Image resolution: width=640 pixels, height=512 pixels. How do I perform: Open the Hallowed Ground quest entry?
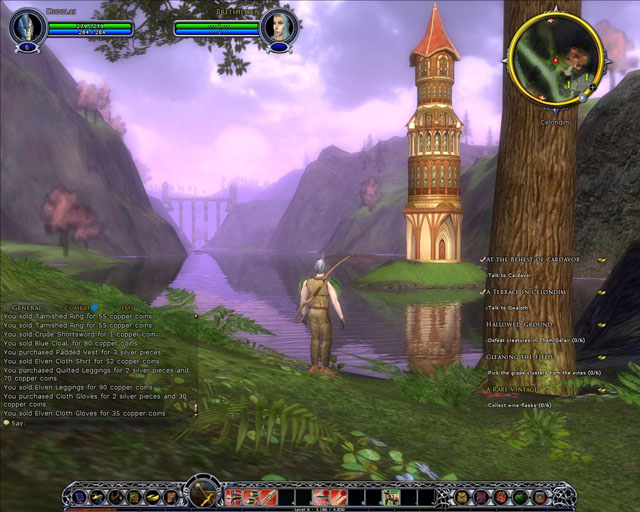click(519, 324)
